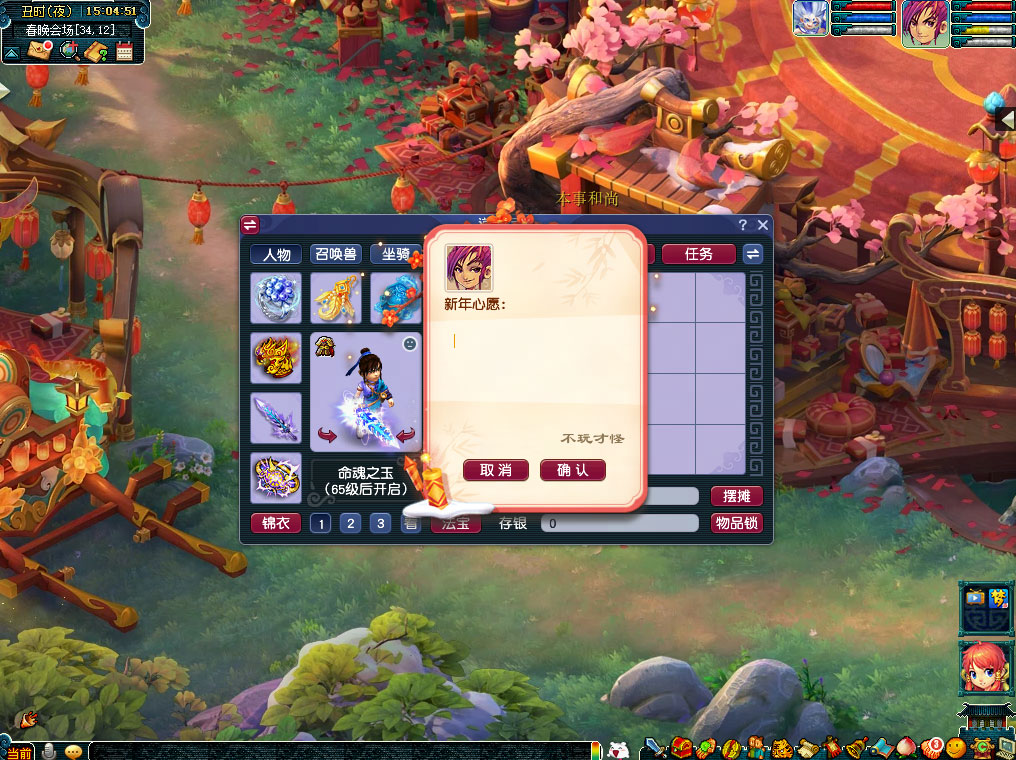Switch to the 召唤兽 tab
This screenshot has width=1016, height=760.
coord(336,254)
